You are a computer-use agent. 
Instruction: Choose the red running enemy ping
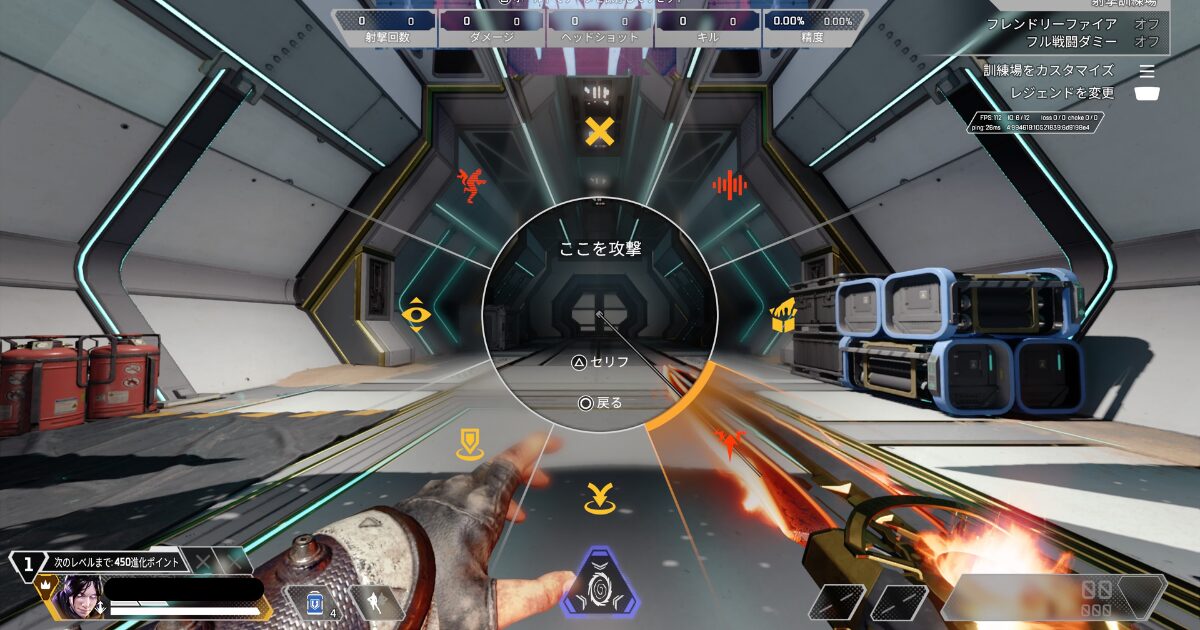[469, 185]
